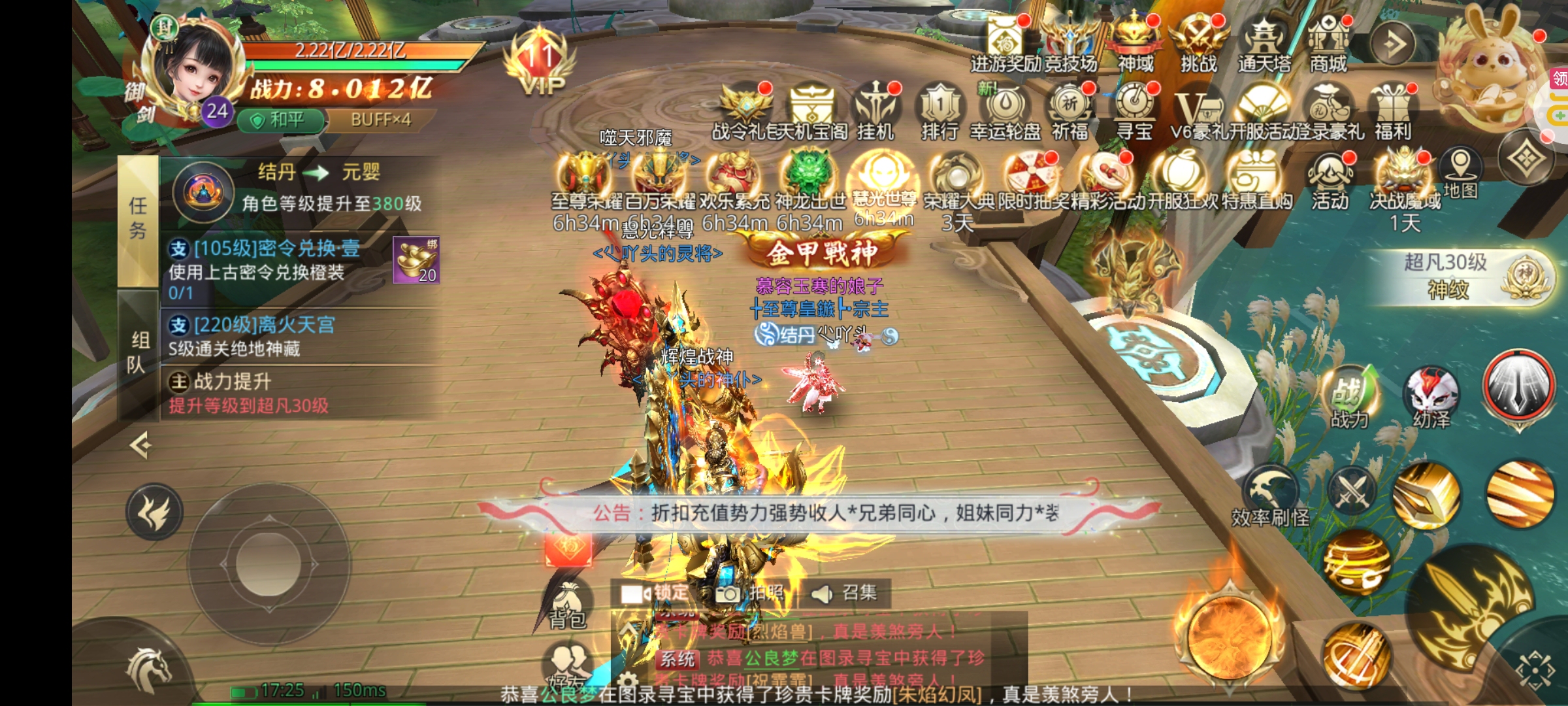Open the 排行 ranking icon

point(939,110)
